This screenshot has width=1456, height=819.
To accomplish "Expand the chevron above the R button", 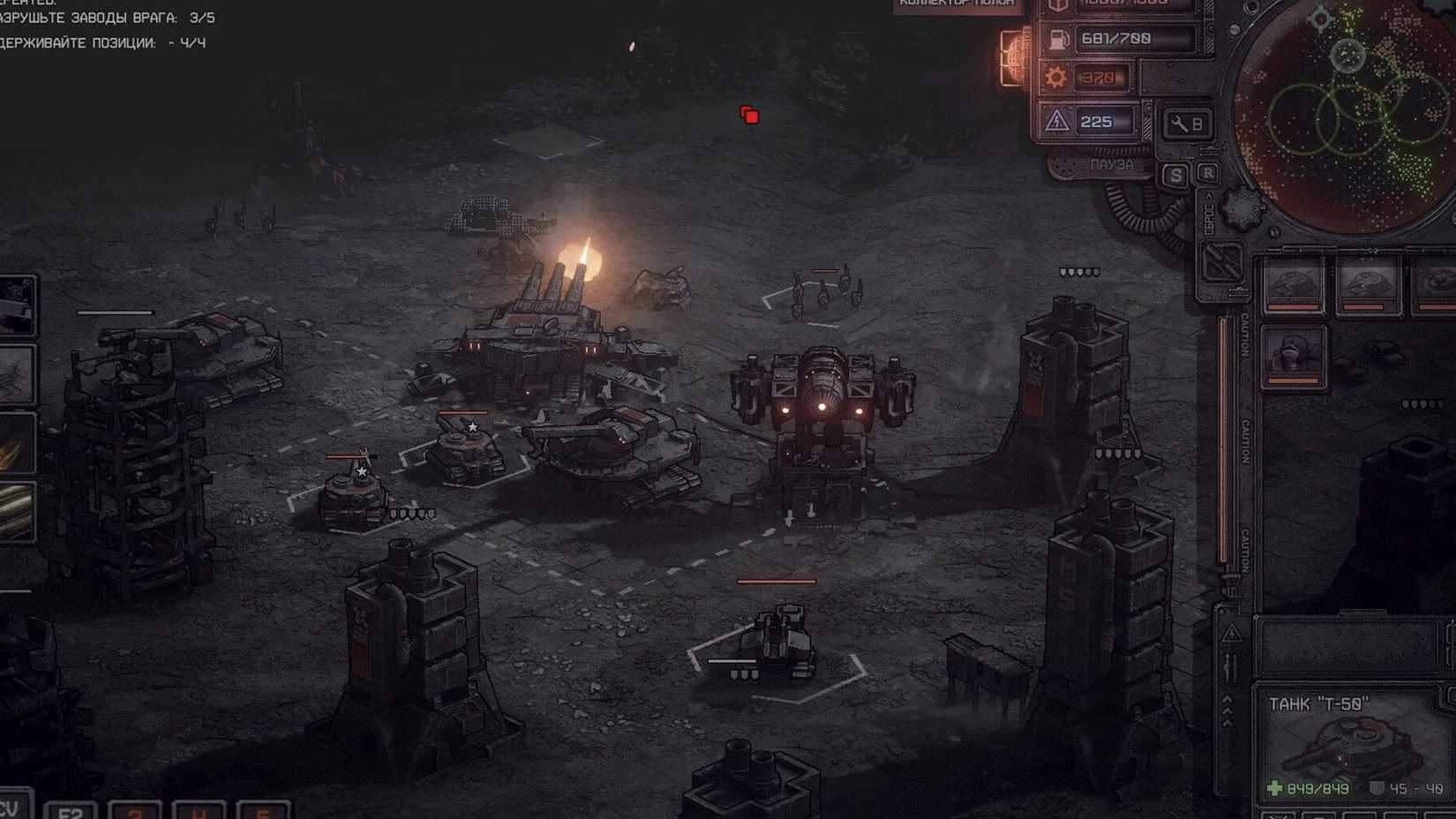I will 1209,195.
